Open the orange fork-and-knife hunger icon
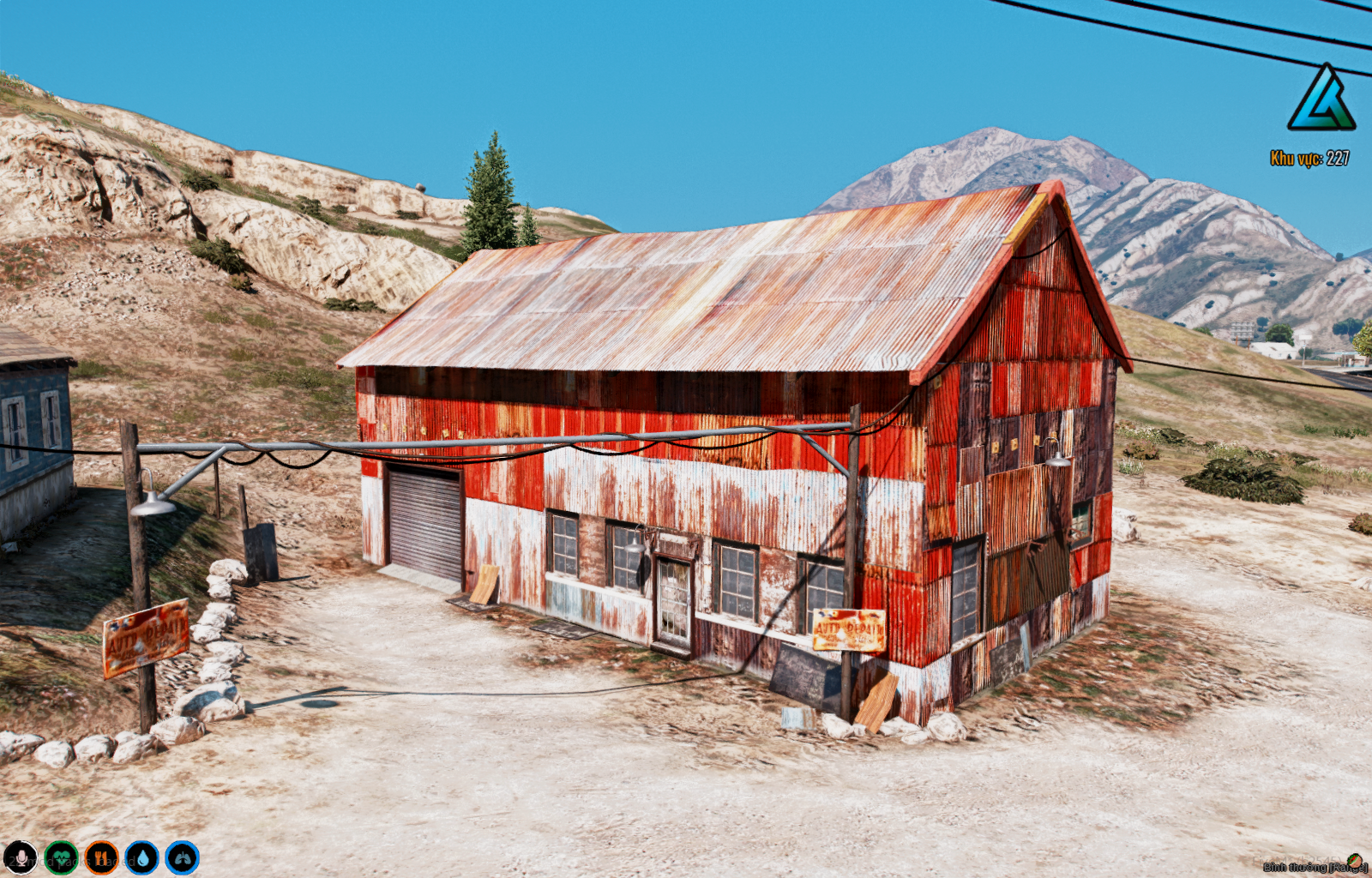1372x878 pixels. (101, 857)
